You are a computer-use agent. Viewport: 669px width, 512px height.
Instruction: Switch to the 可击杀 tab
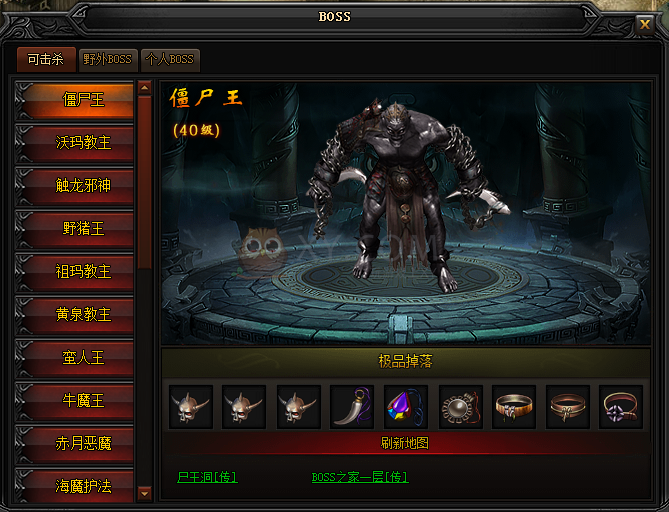click(x=45, y=60)
